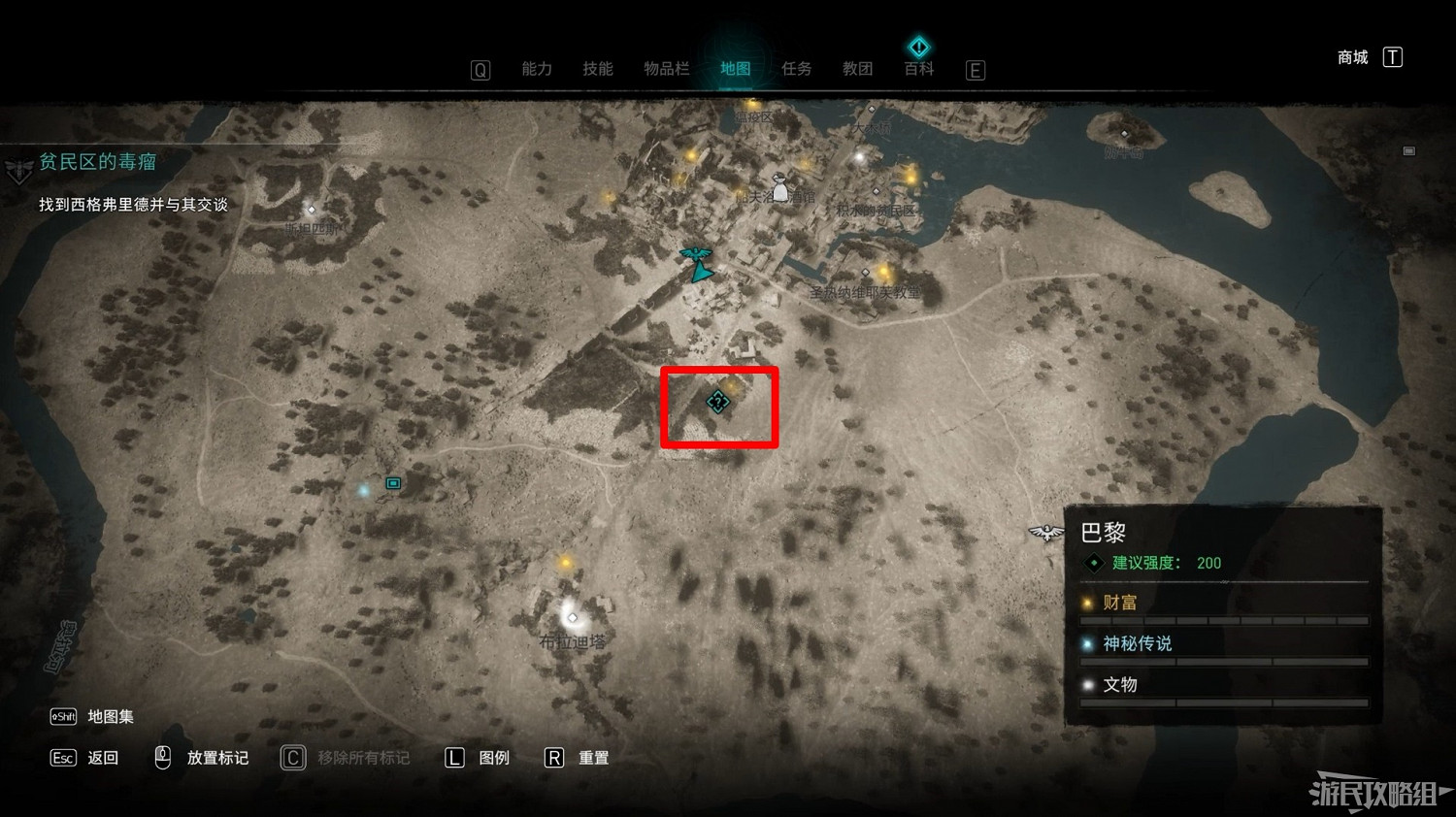Click the 百科 diamond icon in the top bar

pyautogui.click(x=918, y=47)
